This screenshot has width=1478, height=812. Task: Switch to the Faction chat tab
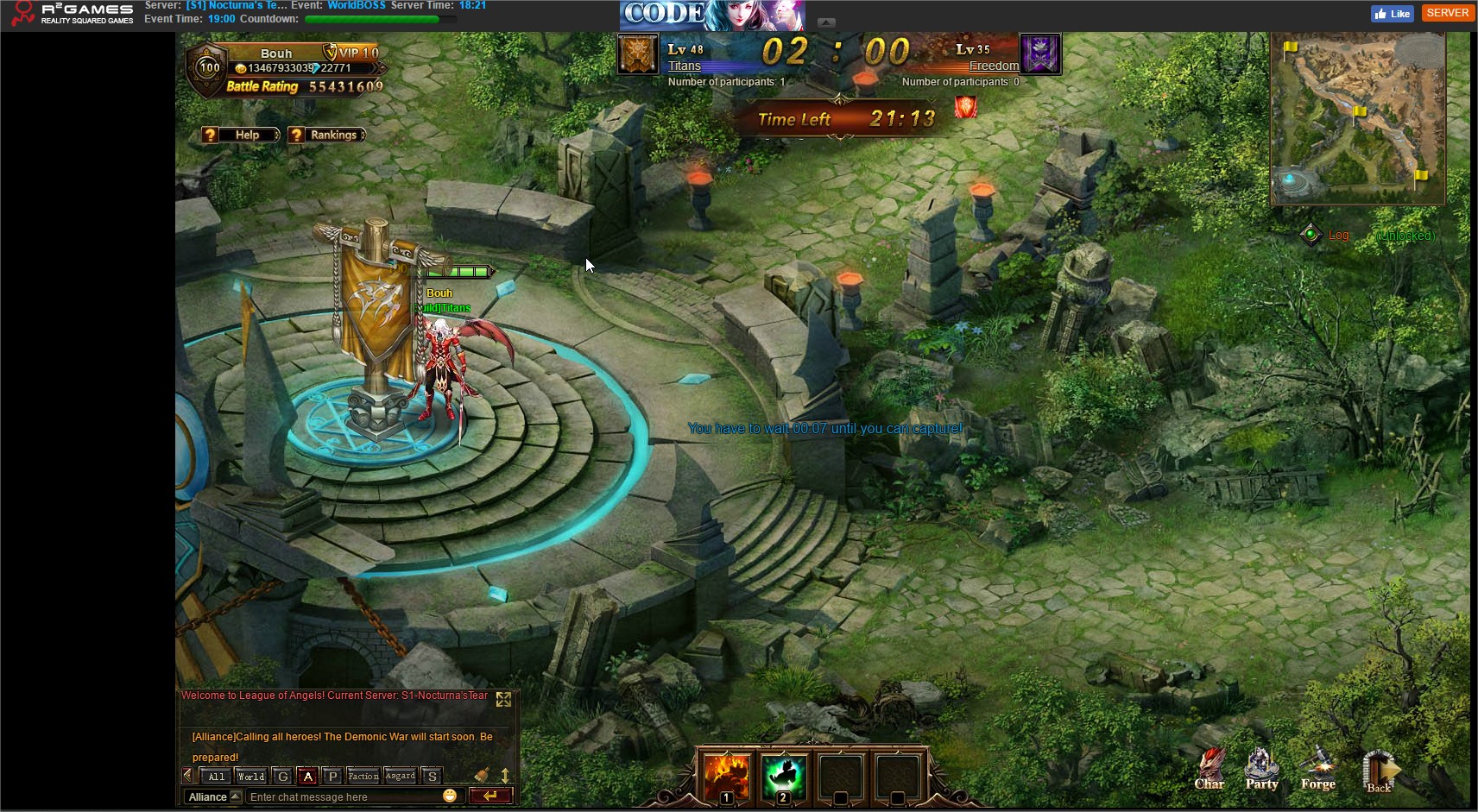point(363,777)
